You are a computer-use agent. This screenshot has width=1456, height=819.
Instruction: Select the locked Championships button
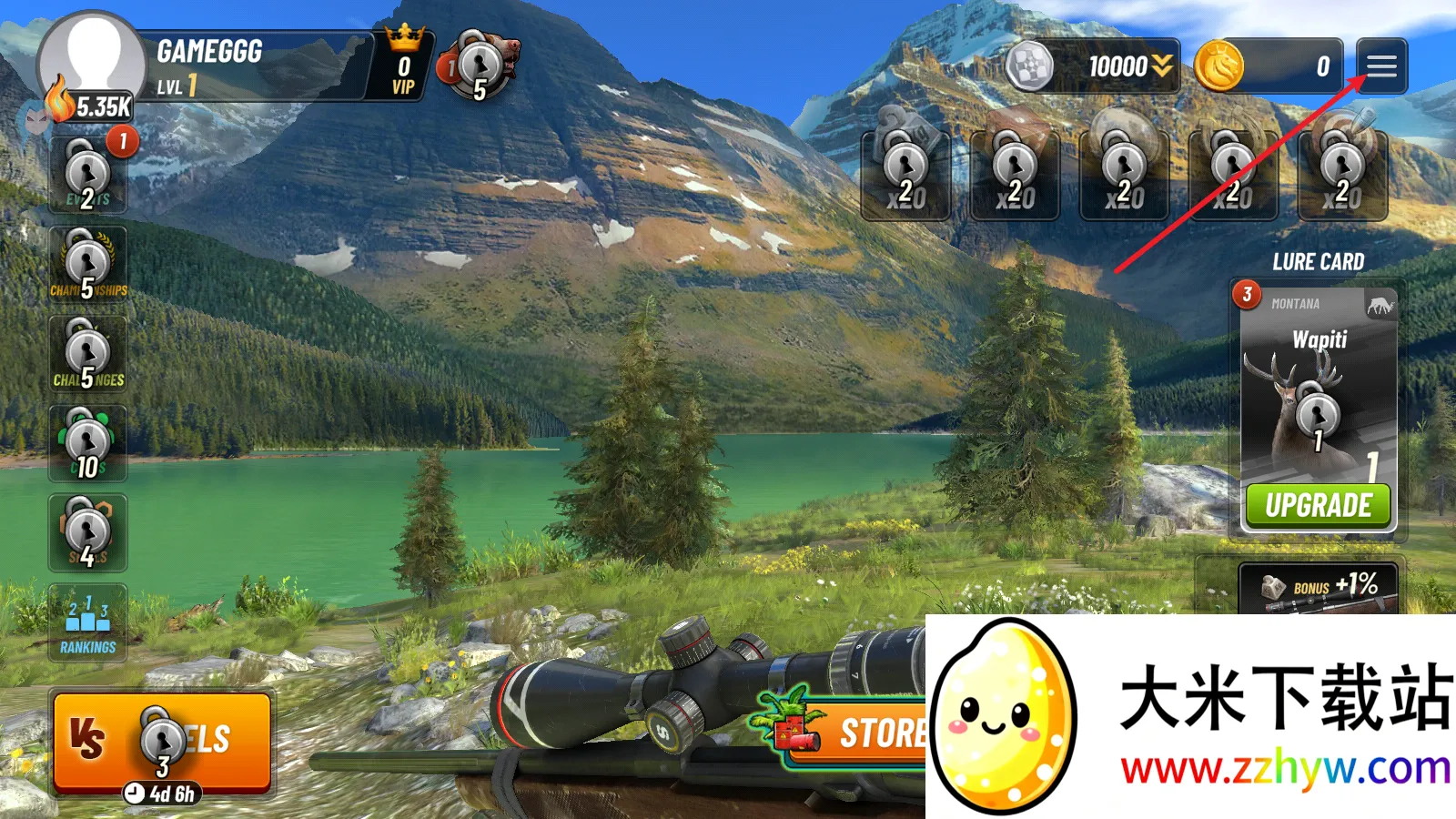[x=87, y=265]
